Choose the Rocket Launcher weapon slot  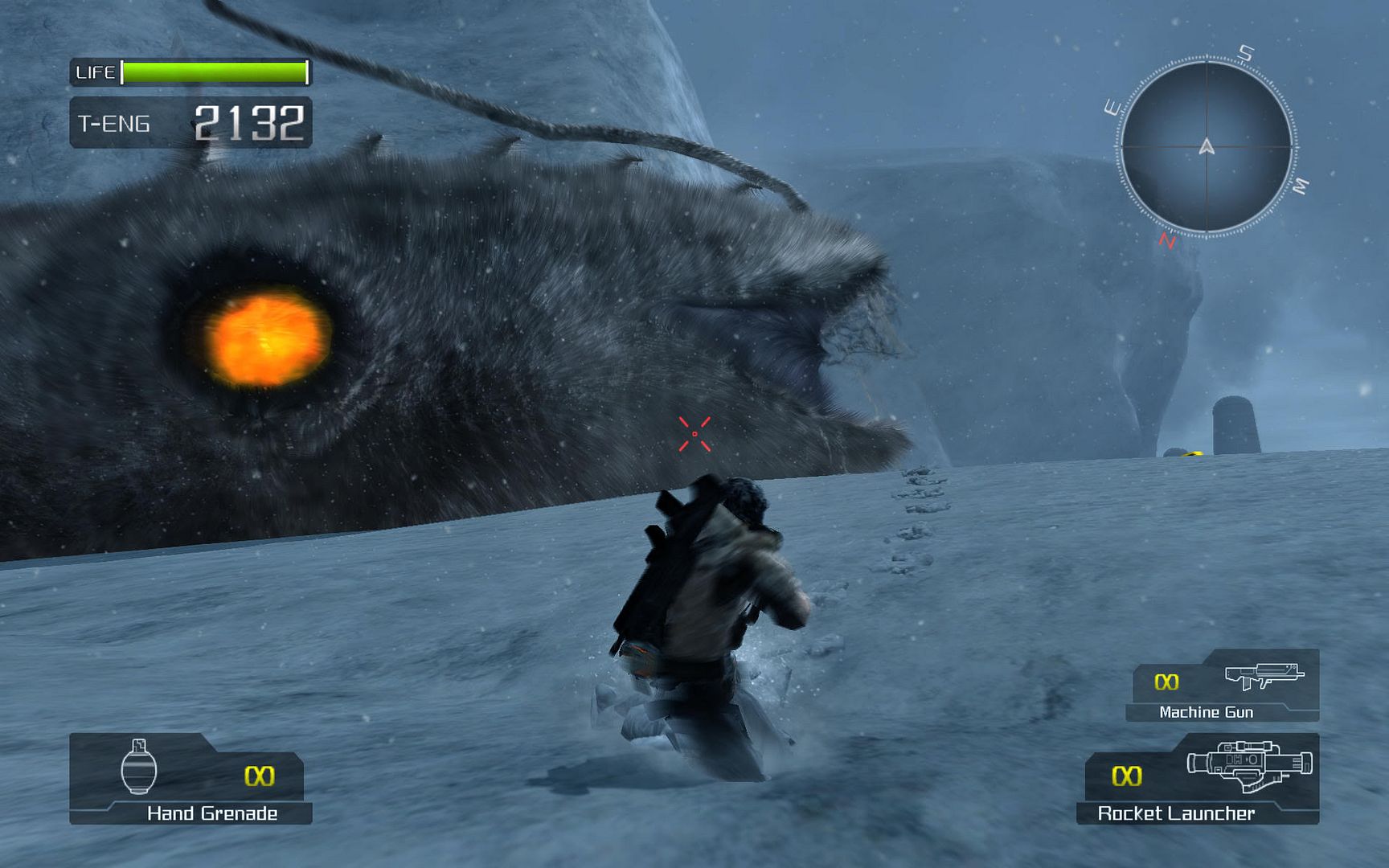[x=1199, y=777]
